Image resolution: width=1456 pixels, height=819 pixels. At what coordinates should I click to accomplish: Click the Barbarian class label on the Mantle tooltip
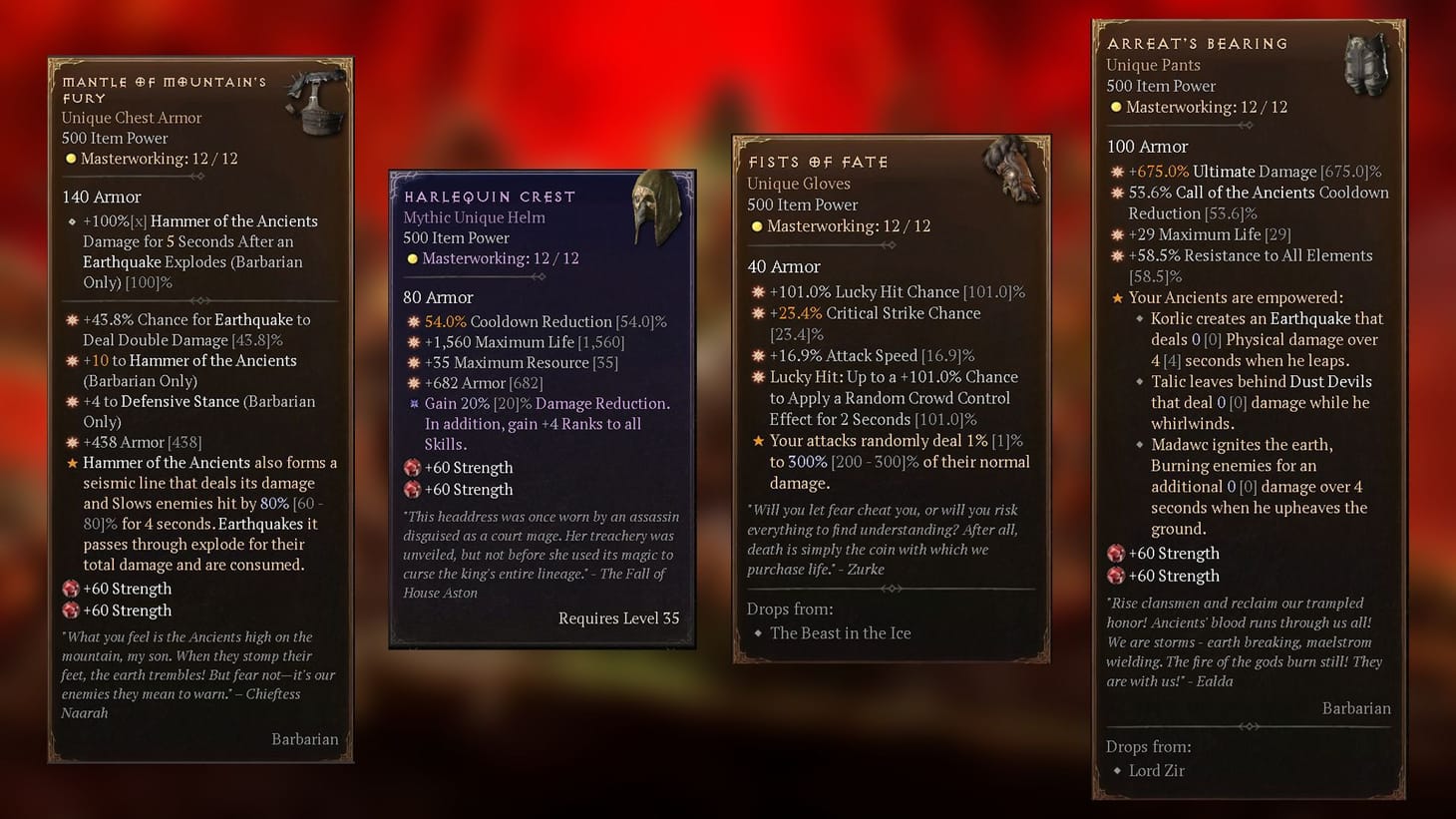click(305, 739)
